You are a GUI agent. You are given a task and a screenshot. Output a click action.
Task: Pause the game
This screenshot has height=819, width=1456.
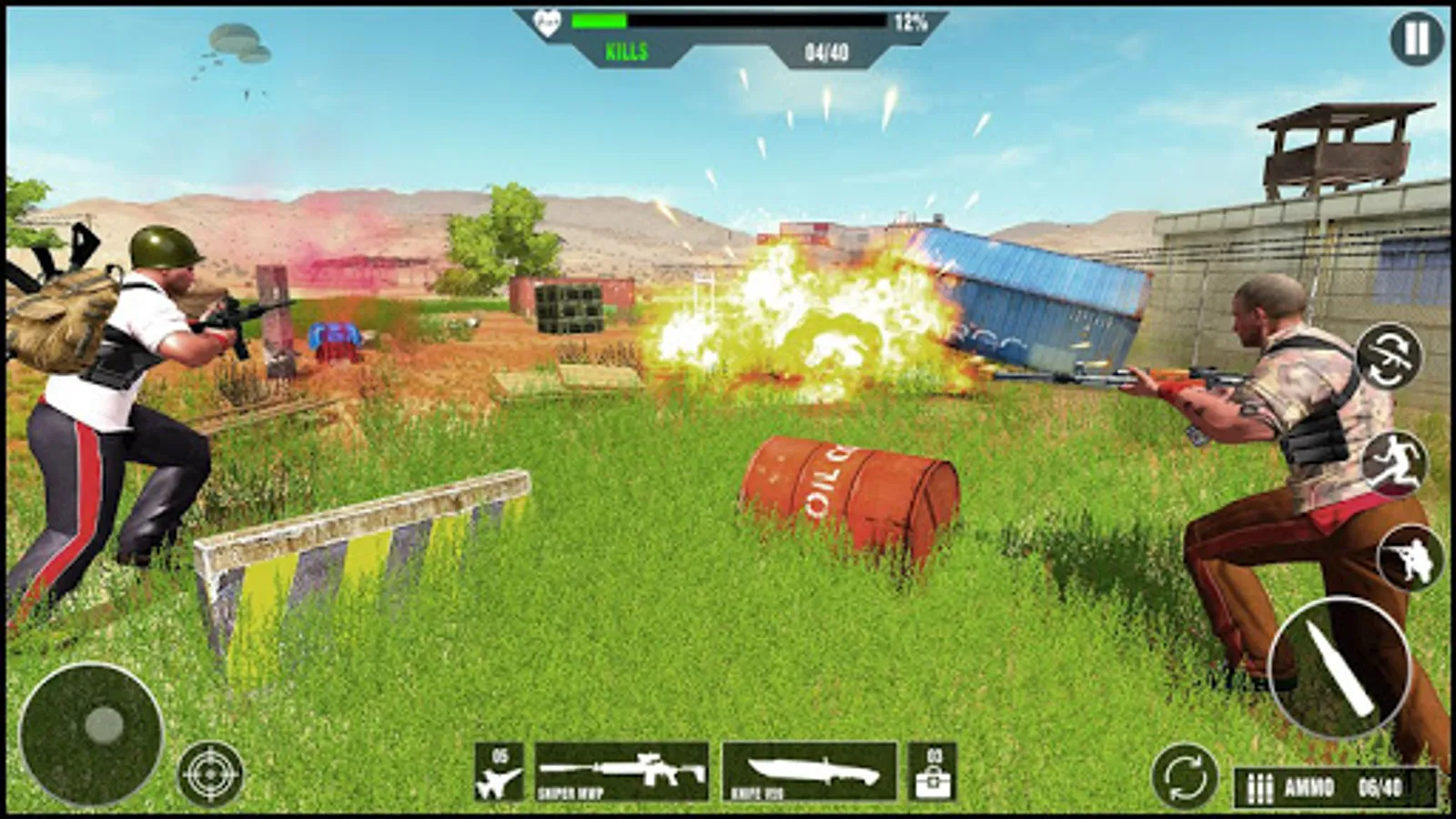click(1416, 39)
